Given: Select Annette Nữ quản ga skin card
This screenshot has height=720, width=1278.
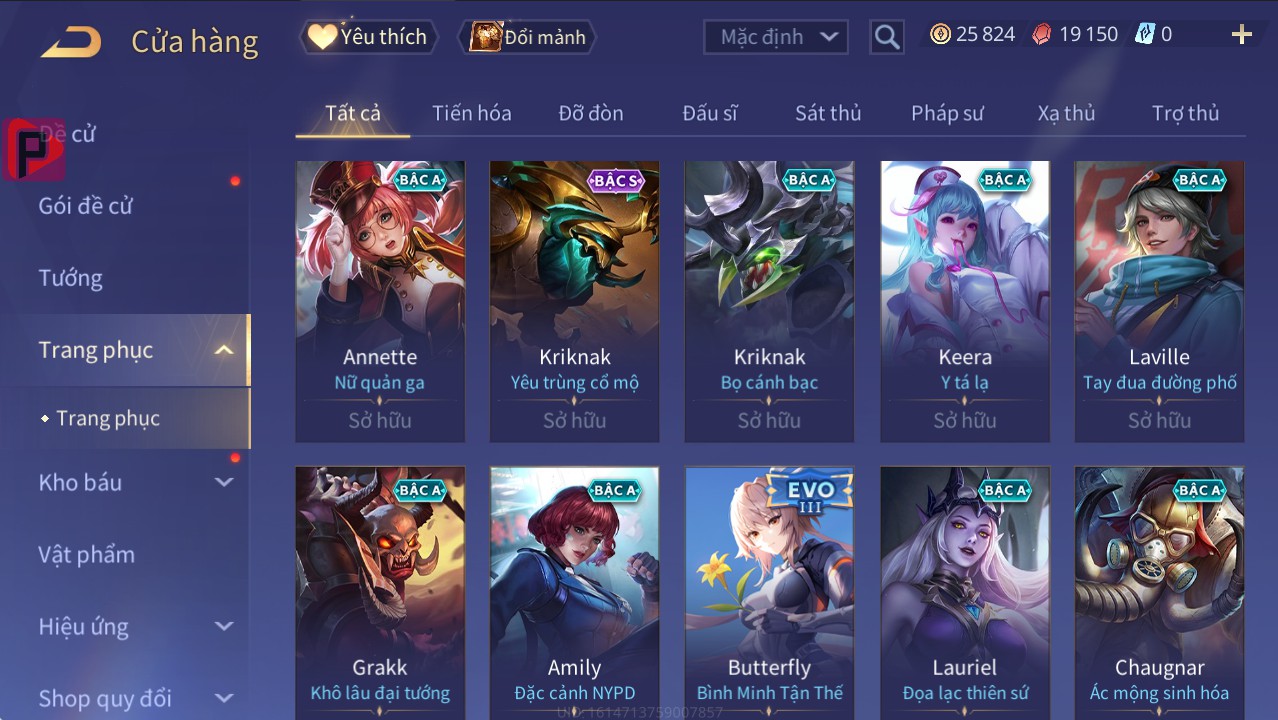Looking at the screenshot, I should pyautogui.click(x=380, y=300).
